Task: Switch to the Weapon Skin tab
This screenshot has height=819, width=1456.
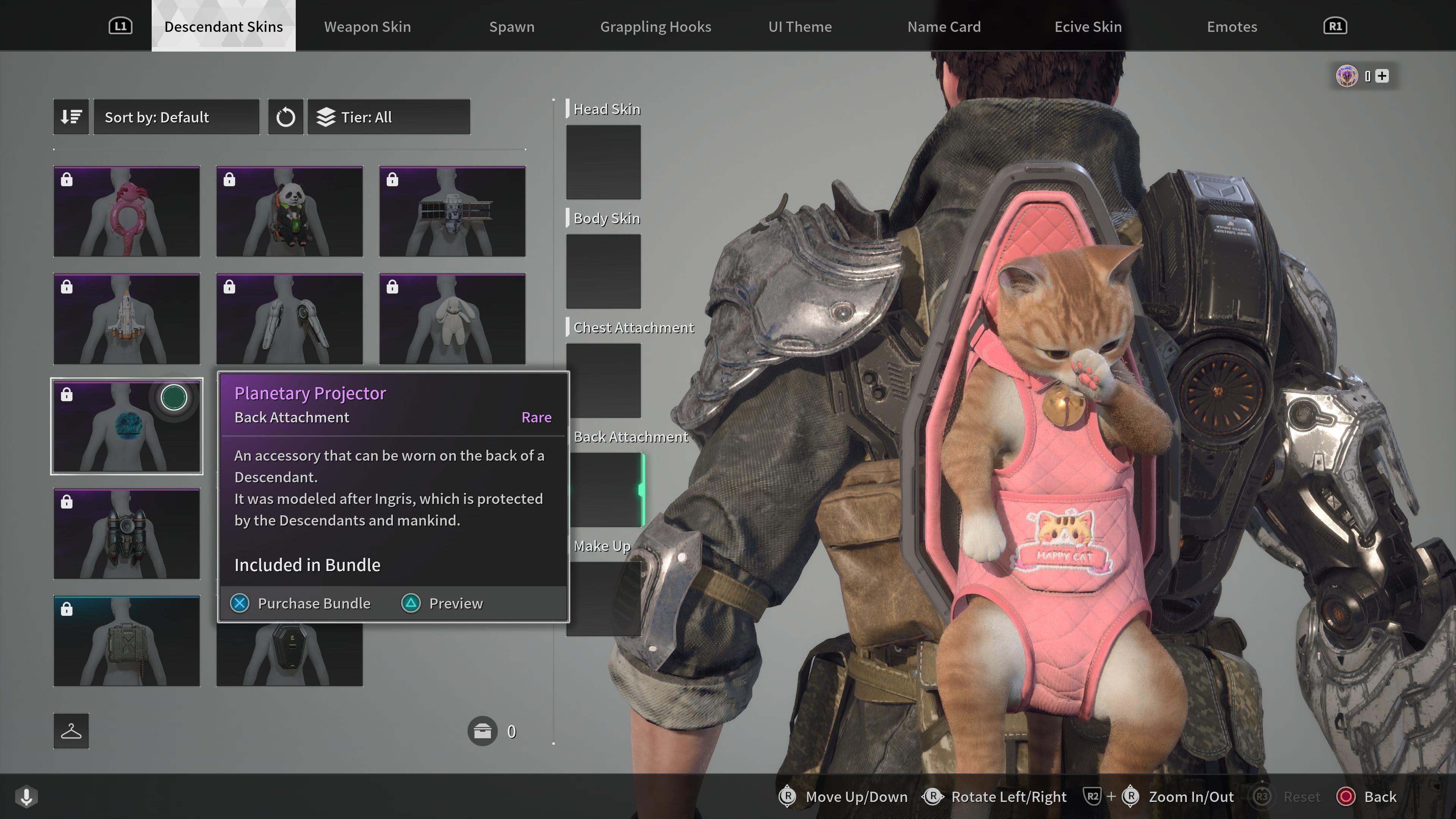Action: (x=367, y=27)
